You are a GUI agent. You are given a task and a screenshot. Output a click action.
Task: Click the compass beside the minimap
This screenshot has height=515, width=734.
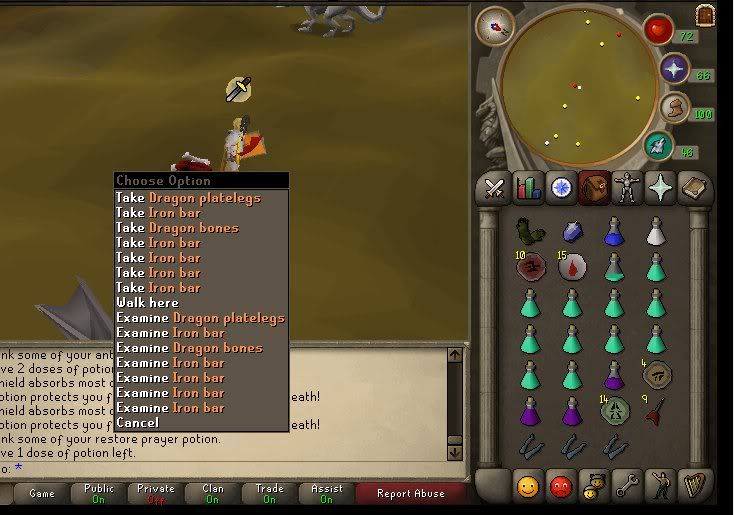coord(492,25)
